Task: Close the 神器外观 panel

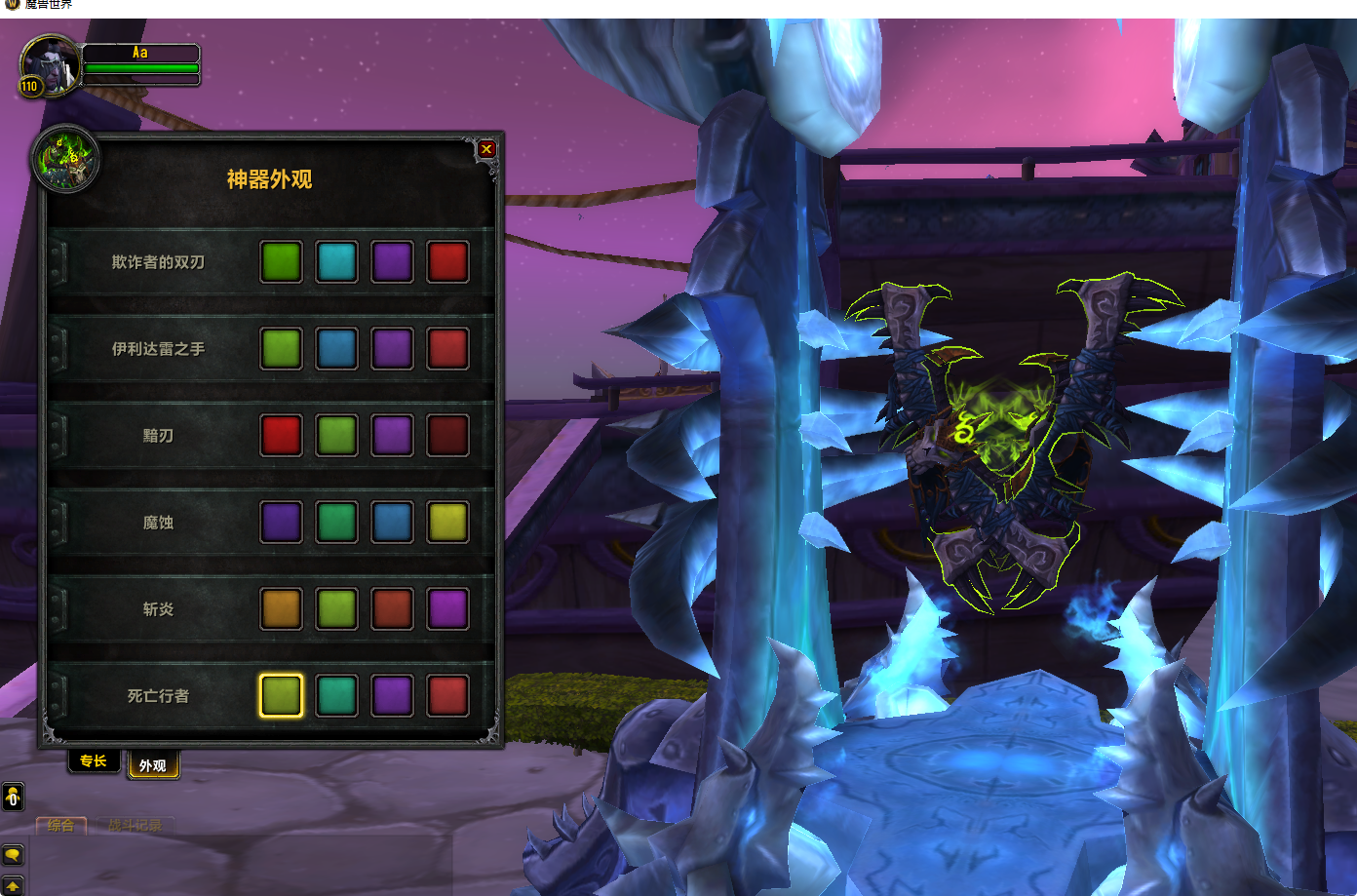Action: coord(486,149)
